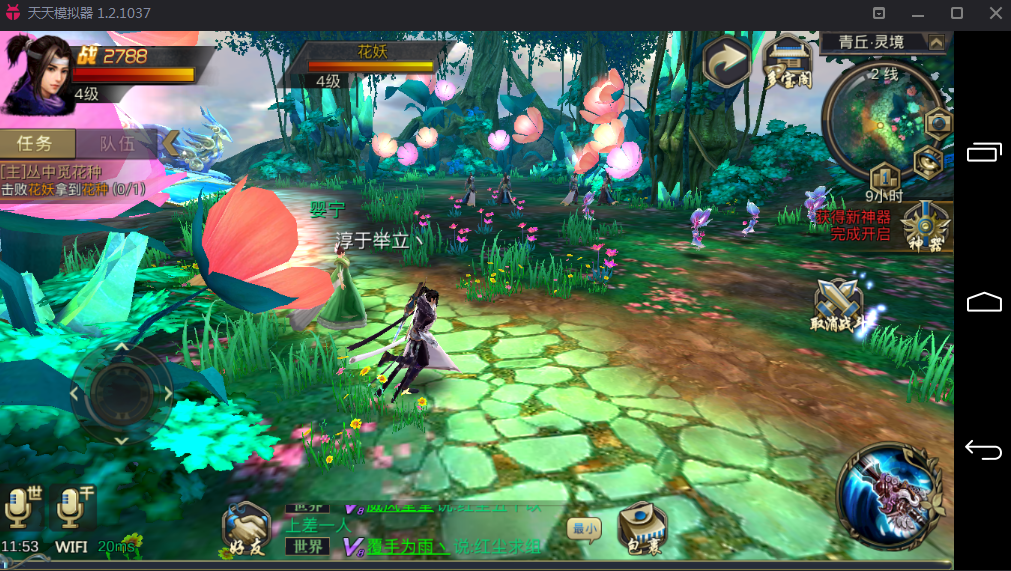Viewport: 1011px width, 571px height.
Task: Open the 神器 artifact menu
Action: [x=927, y=225]
